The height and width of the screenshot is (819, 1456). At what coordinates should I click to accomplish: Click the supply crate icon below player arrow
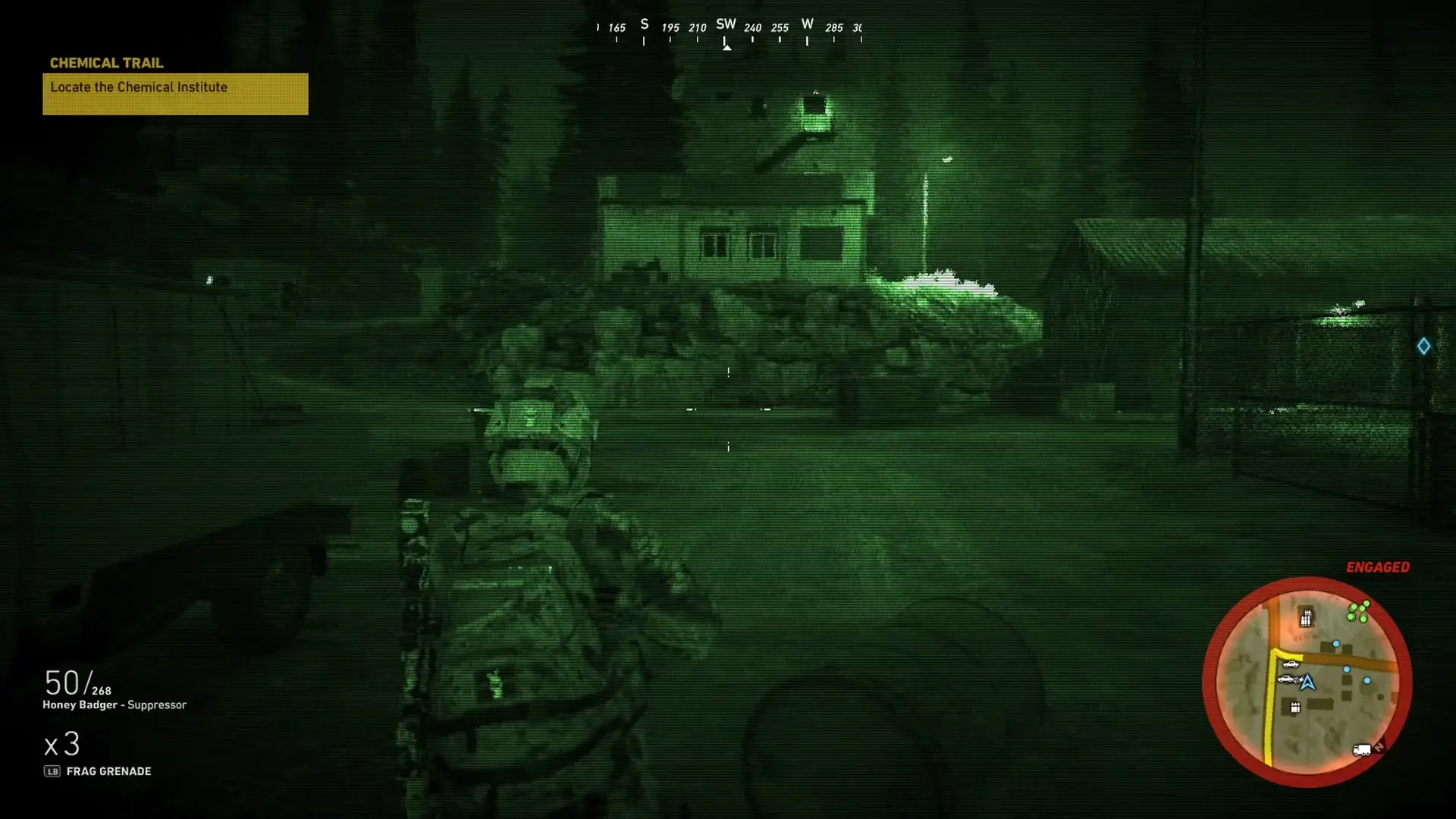point(1295,707)
